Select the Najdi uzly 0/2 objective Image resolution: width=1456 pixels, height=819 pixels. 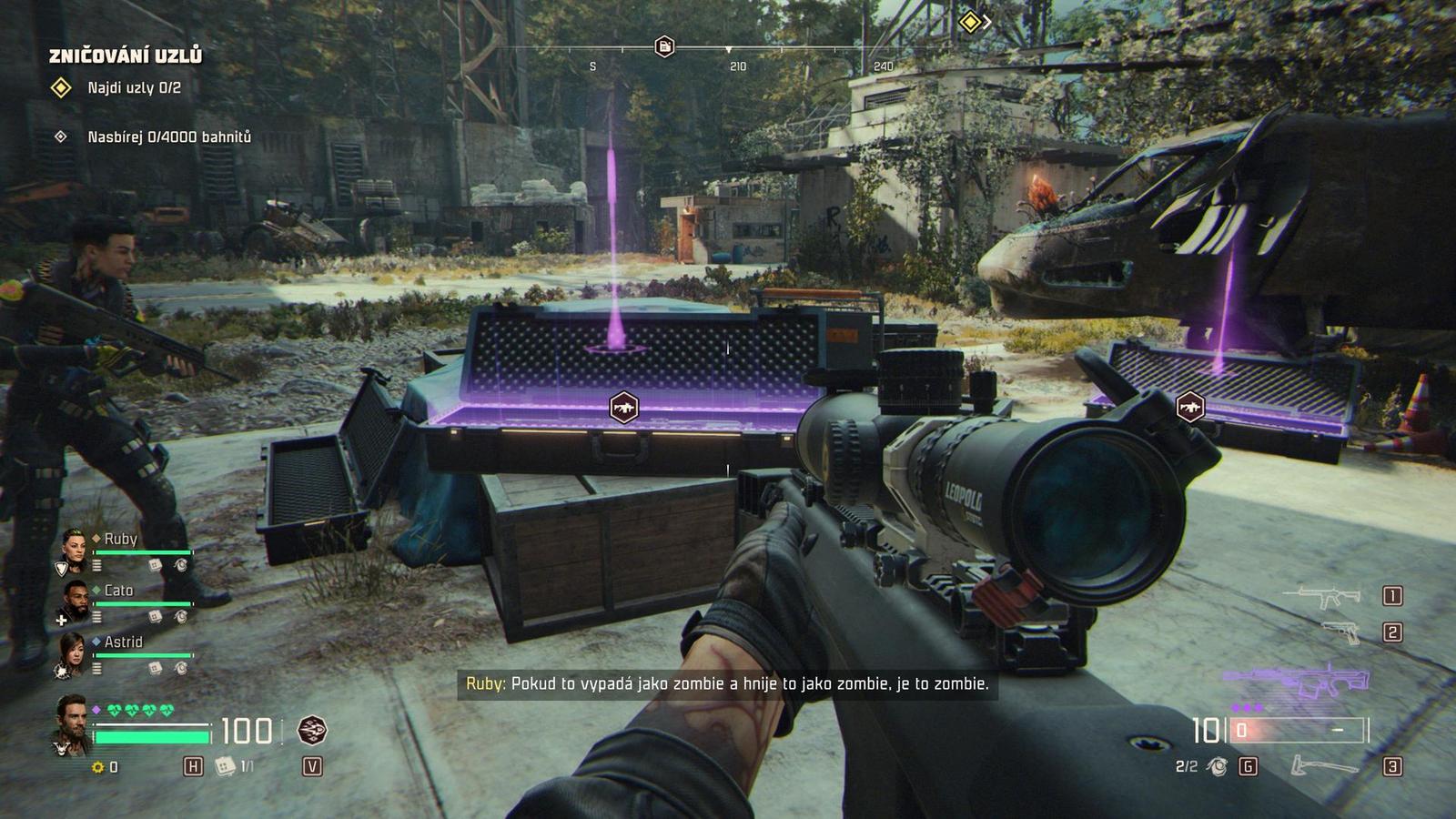tap(134, 88)
